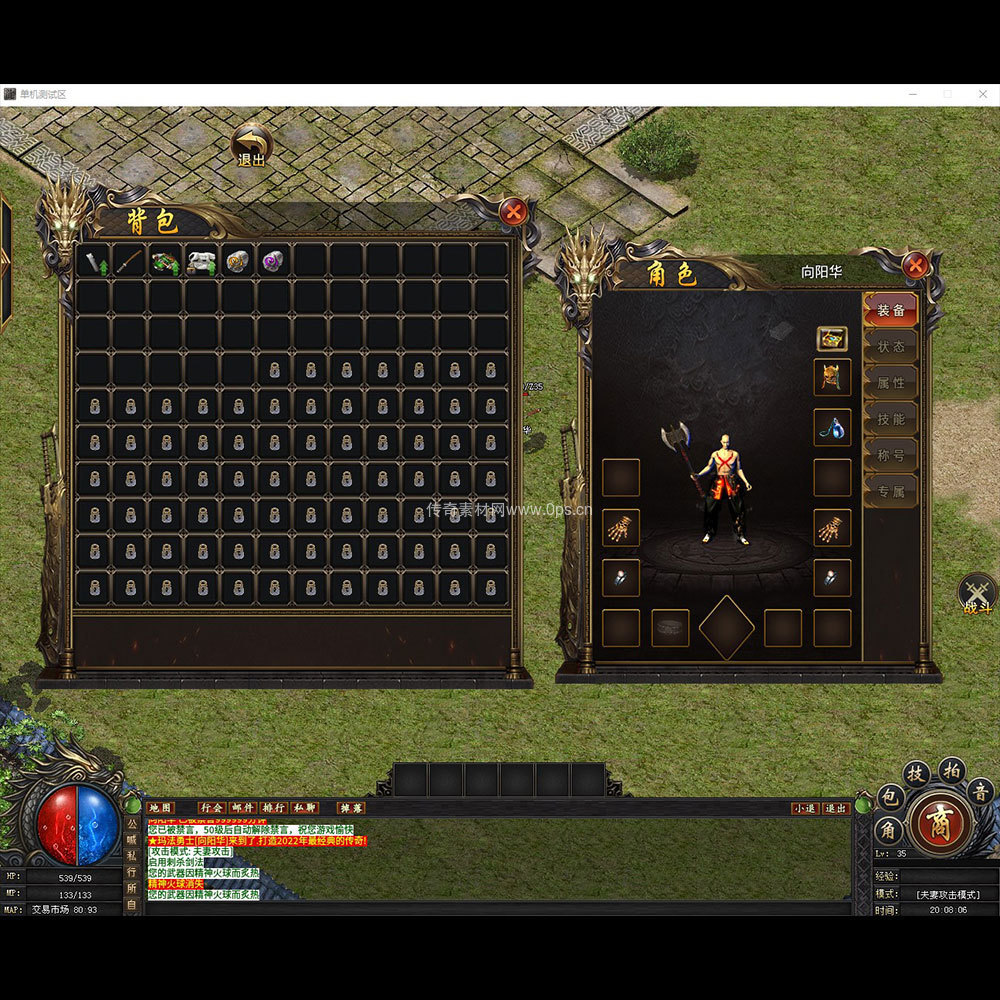
Task: Close the 角色 character window
Action: coord(914,265)
